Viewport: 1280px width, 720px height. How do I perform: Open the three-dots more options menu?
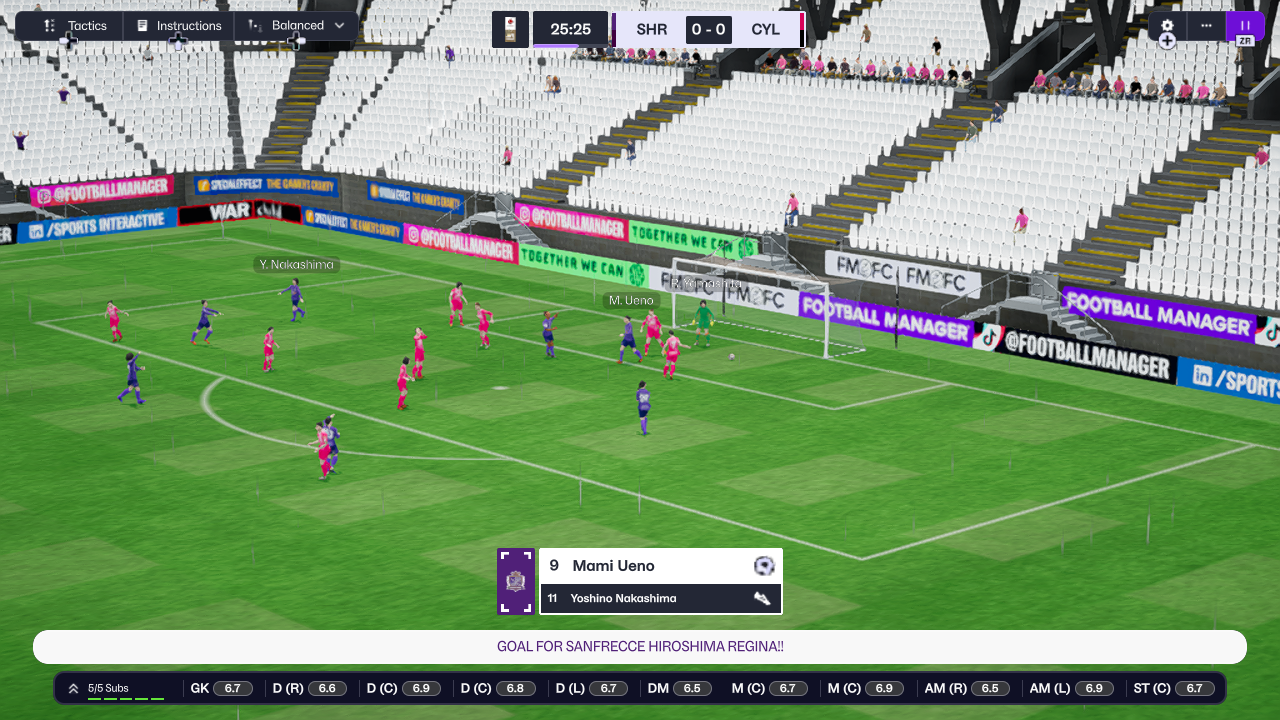tap(1206, 26)
